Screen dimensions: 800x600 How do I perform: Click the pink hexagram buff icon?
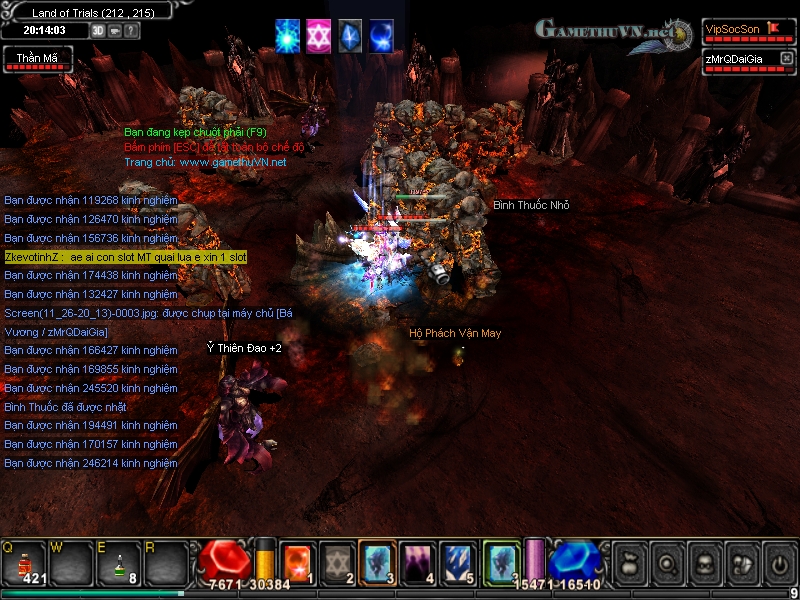[x=319, y=35]
